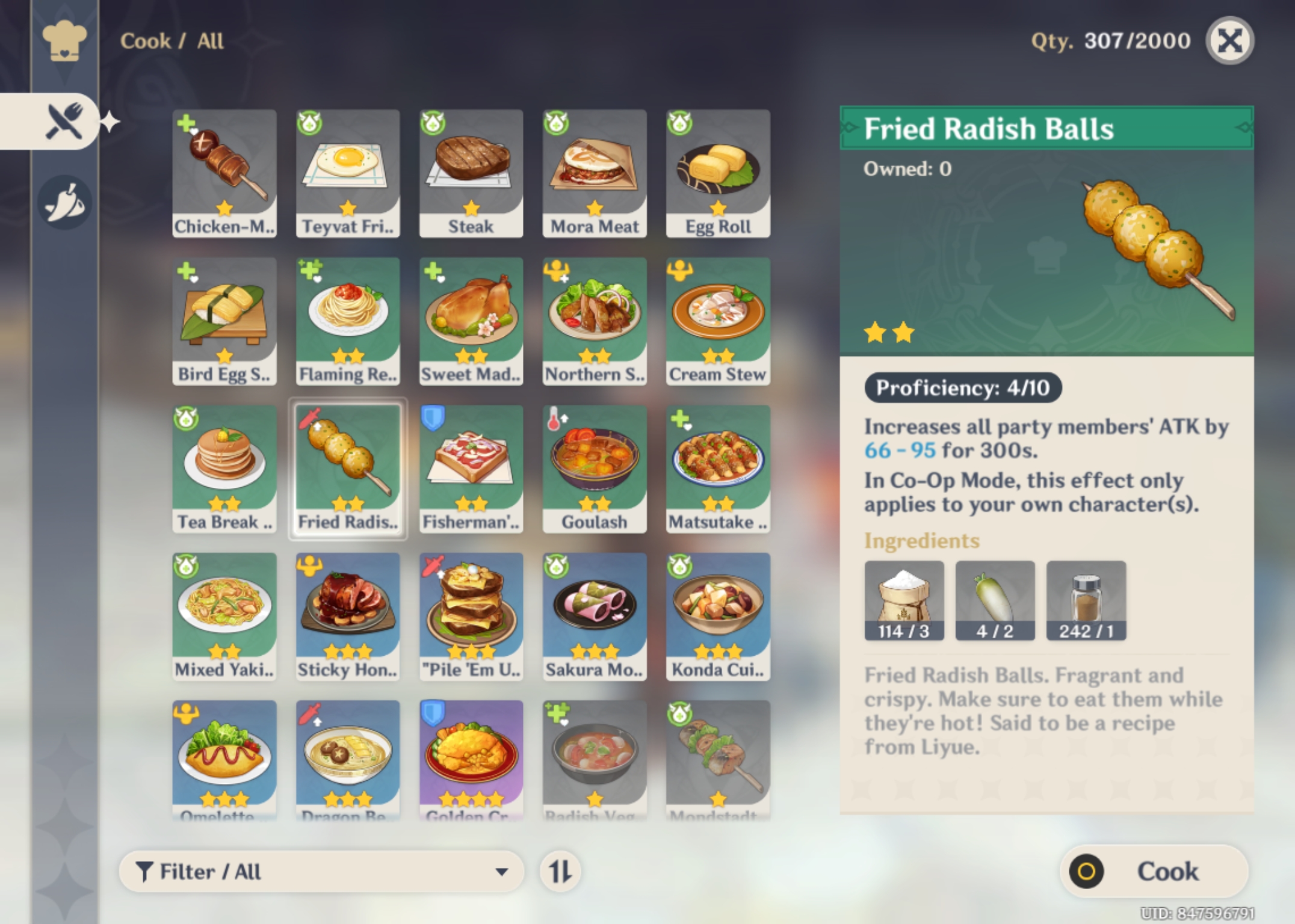This screenshot has width=1295, height=924.
Task: Select the Egg Roll recipe
Action: point(718,171)
